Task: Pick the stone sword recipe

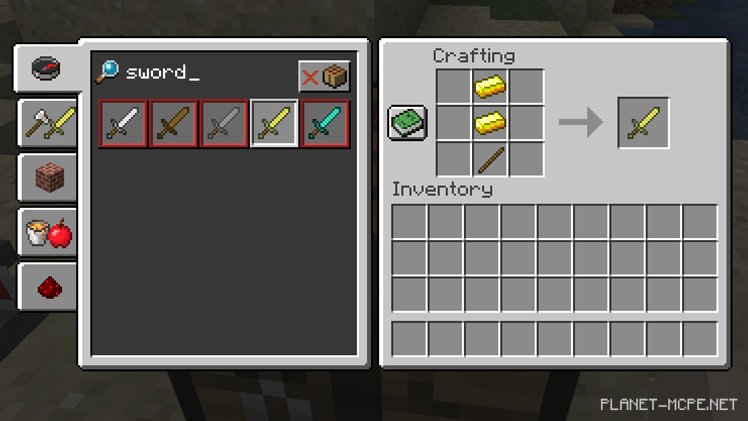Action: click(x=224, y=123)
